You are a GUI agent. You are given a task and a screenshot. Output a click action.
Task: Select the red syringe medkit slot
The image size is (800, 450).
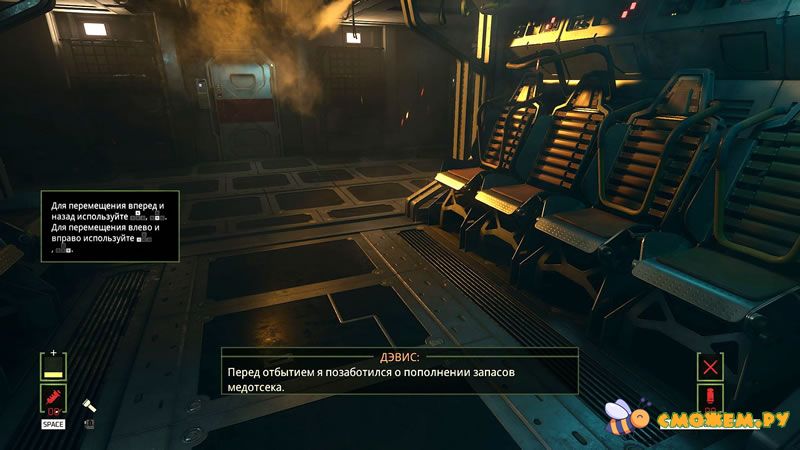53,400
